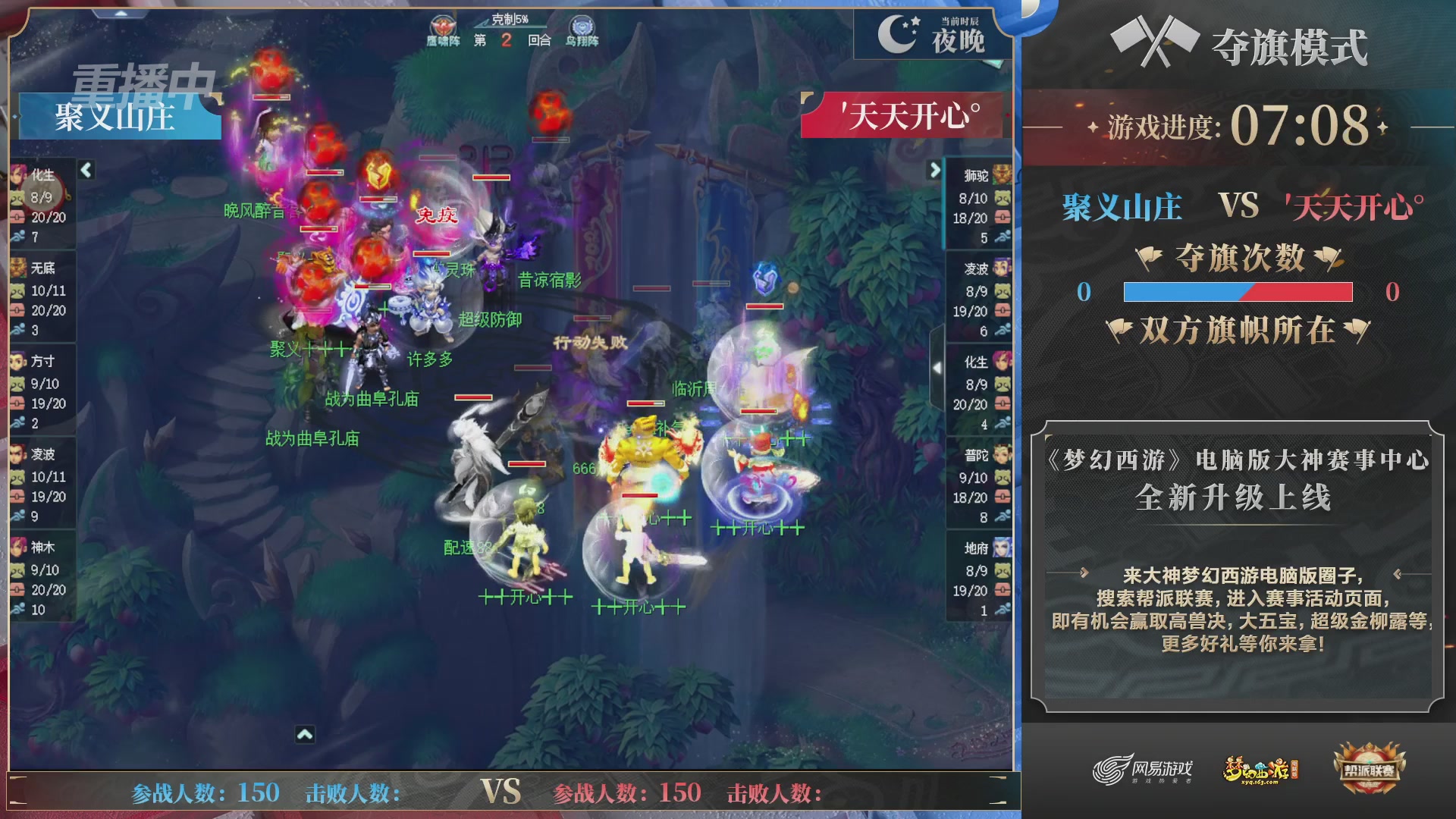Open the 化生 character avatar on left panel
This screenshot has height=819, width=1456.
point(17,174)
